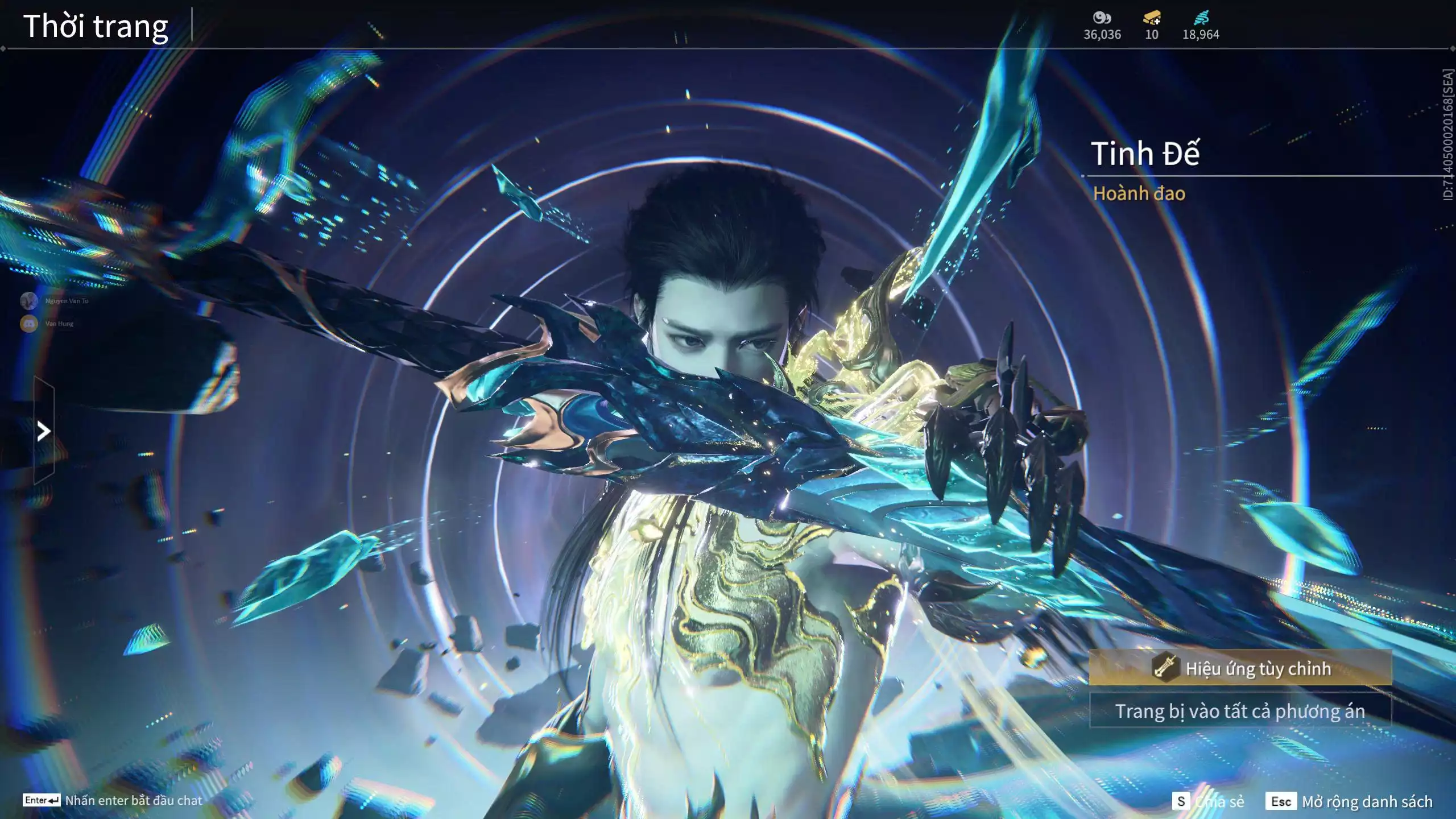This screenshot has height=819, width=1456.
Task: Click the teal feather currency icon
Action: click(x=1200, y=18)
